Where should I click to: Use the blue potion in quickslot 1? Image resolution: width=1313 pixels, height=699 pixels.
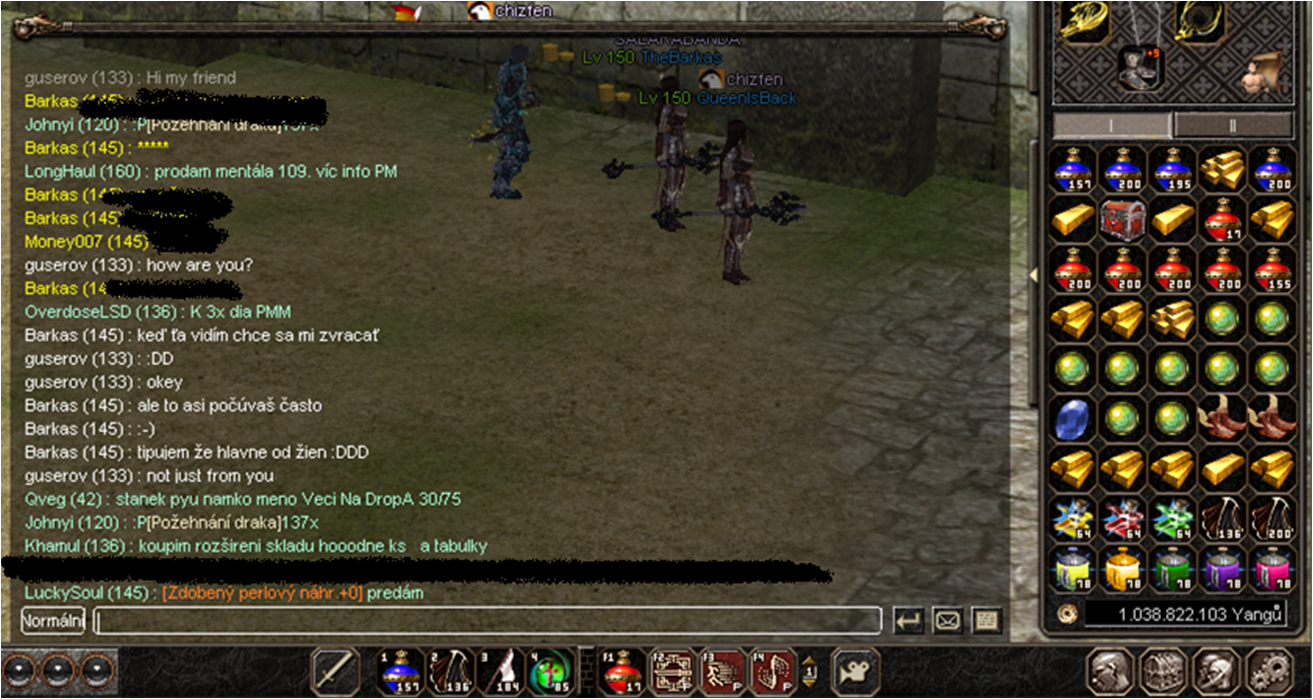(401, 671)
